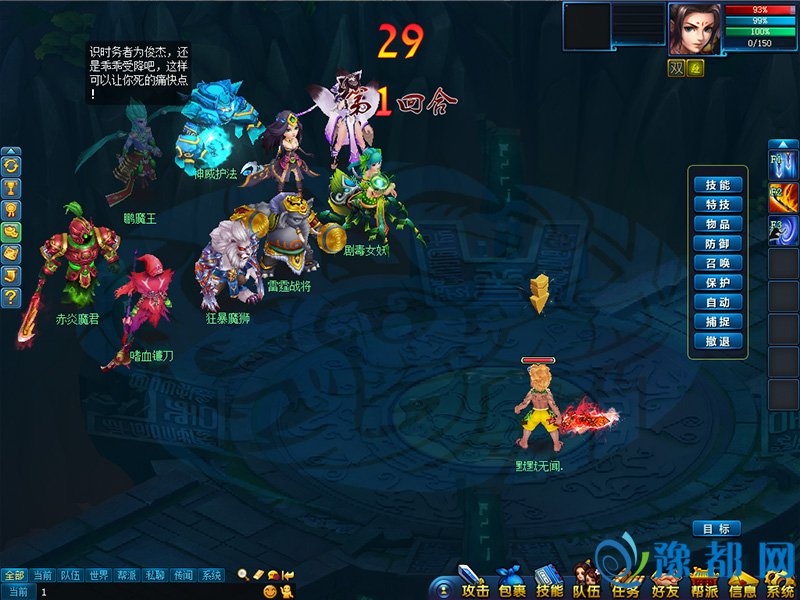
Task: Select 撤退 to retreat from battle
Action: click(x=717, y=341)
